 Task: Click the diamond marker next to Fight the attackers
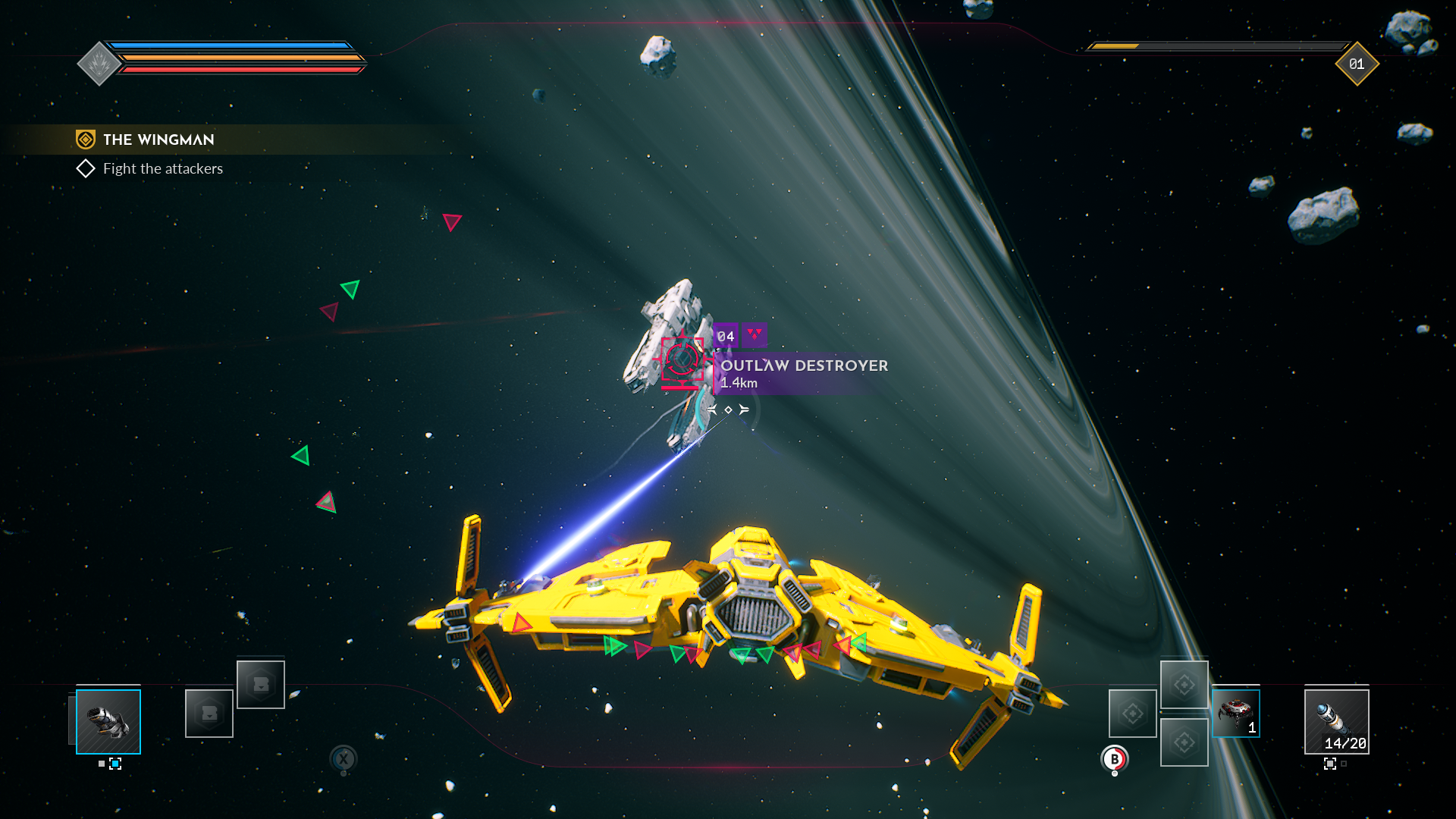86,168
